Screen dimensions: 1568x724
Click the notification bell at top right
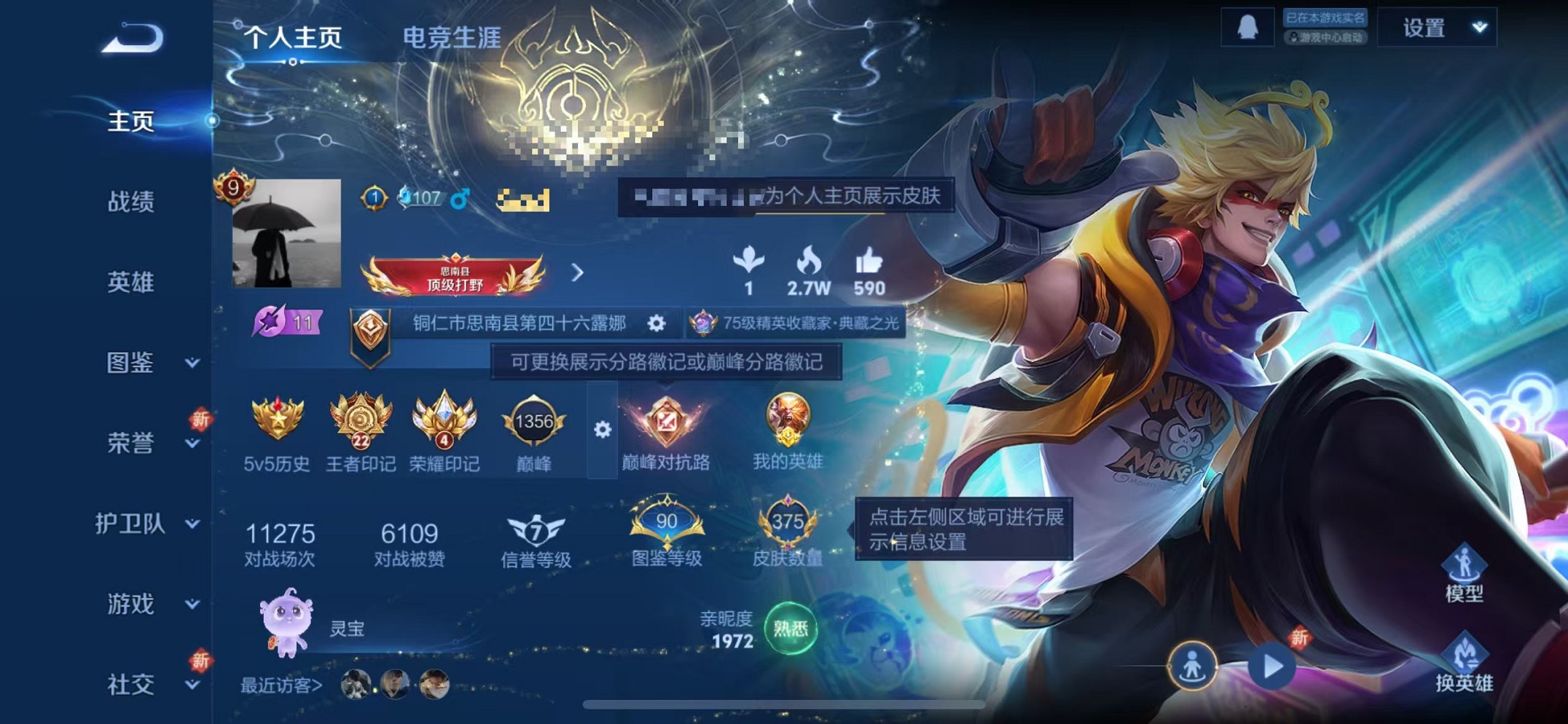coord(1247,28)
